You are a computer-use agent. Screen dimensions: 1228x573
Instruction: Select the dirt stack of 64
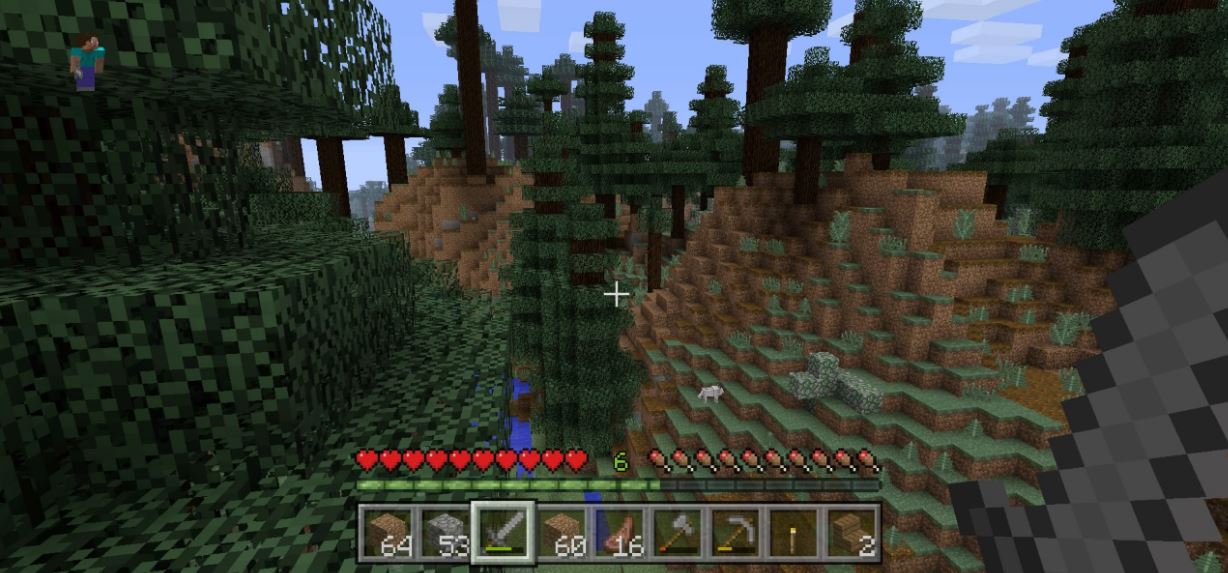click(387, 532)
